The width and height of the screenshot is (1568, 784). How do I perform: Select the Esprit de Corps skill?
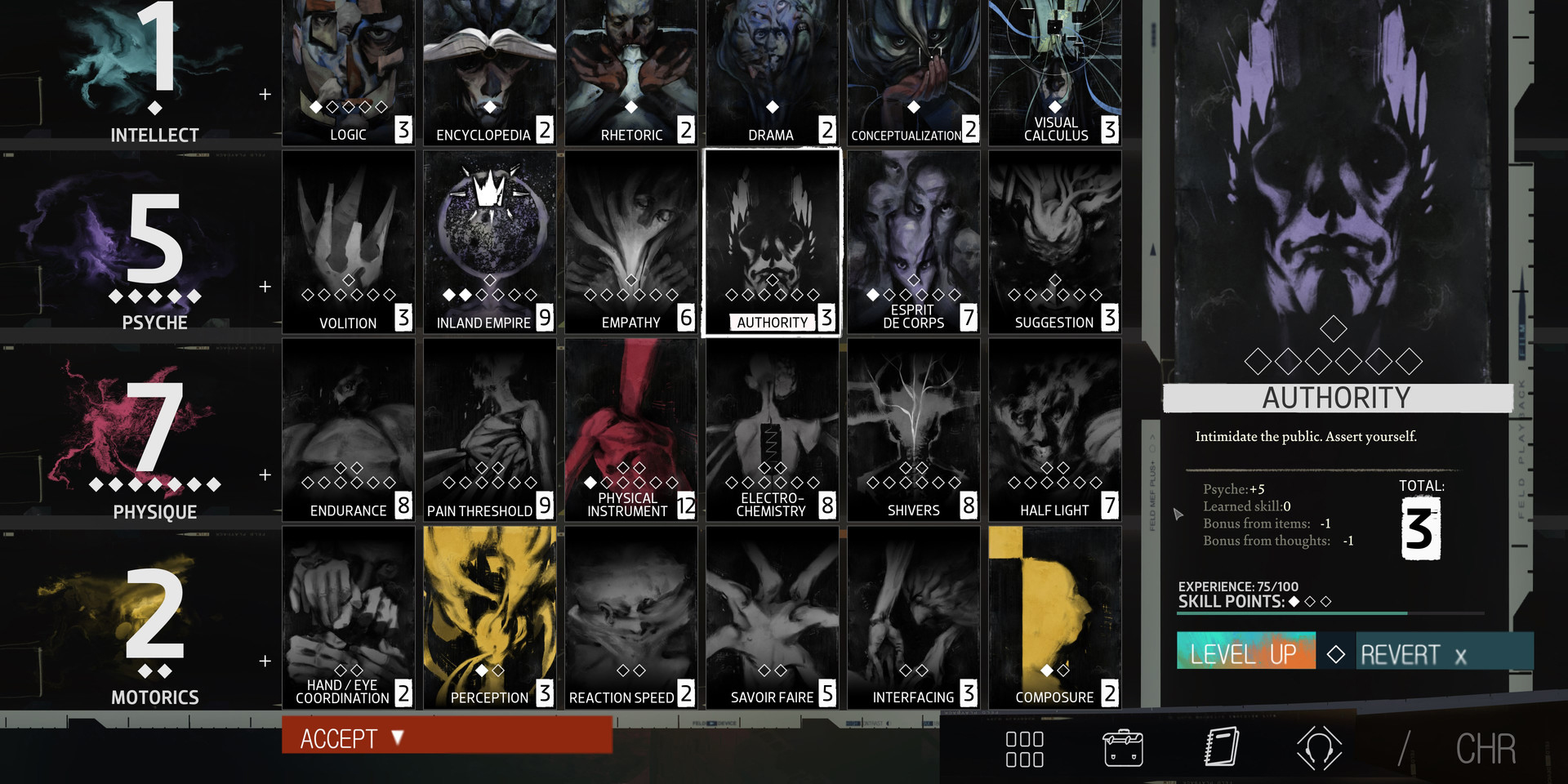[913, 243]
